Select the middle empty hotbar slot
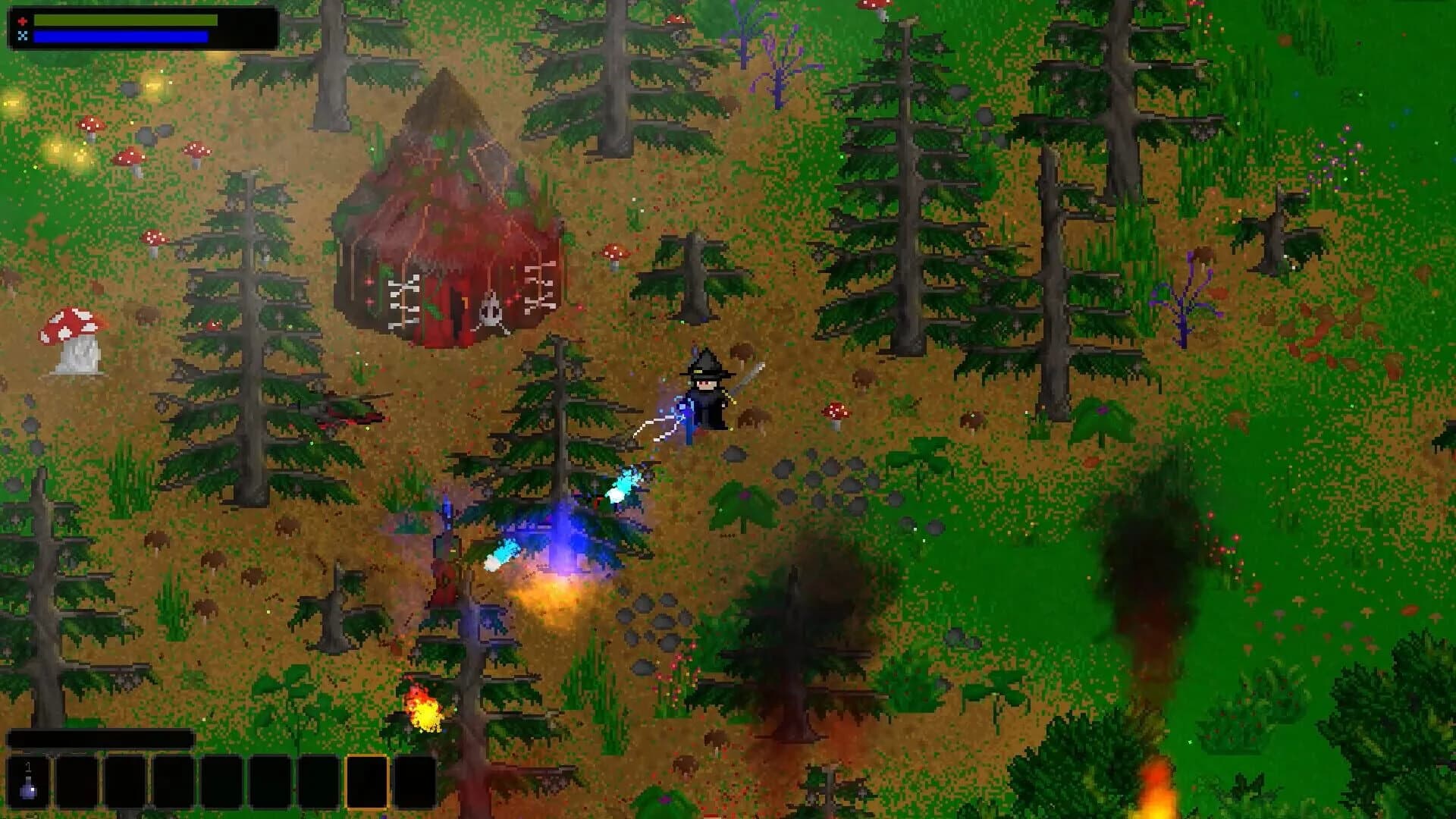Screen dimensions: 1456x819 221,783
